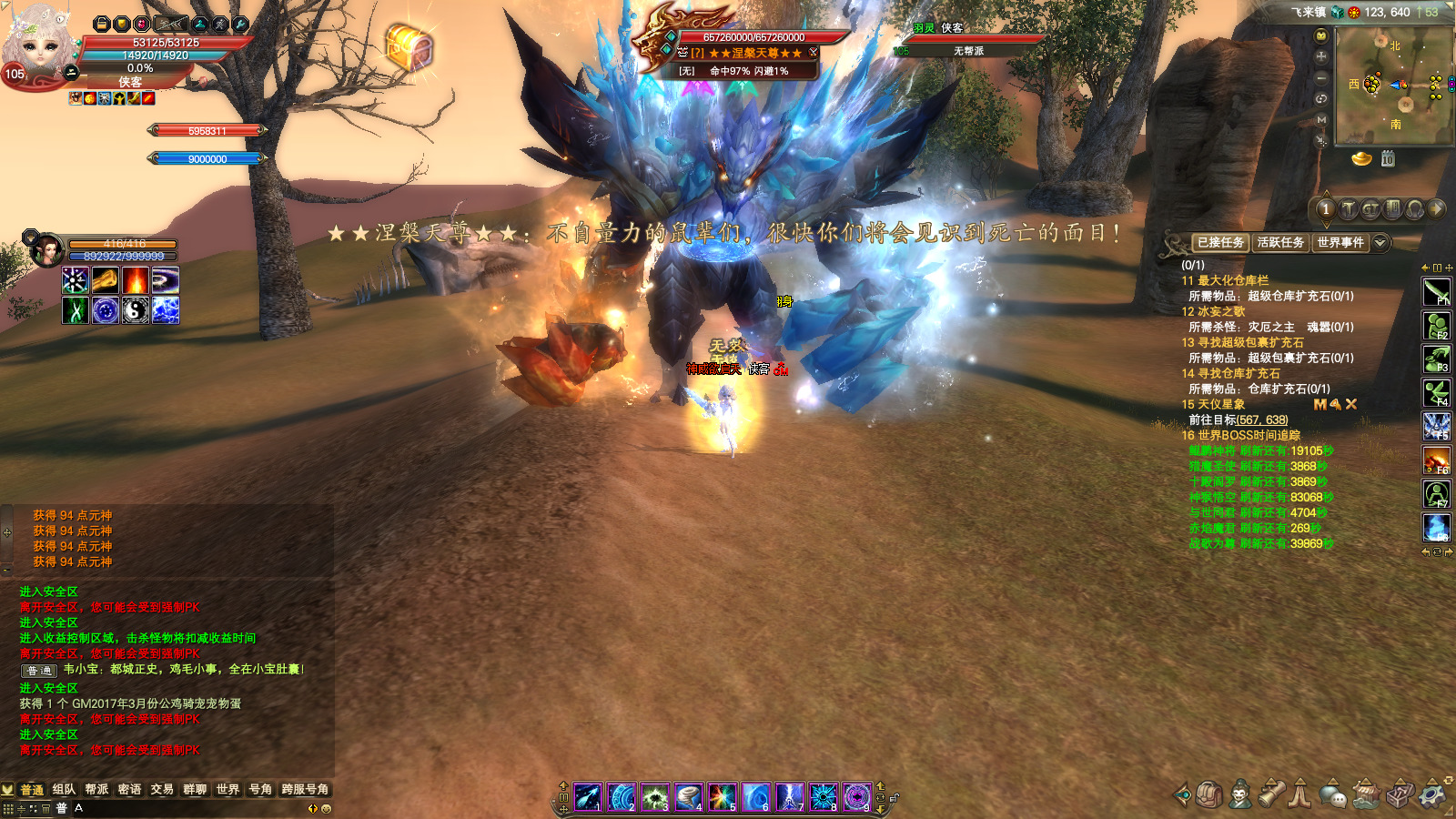
Task: Activate the tornado skill in hotbar slot 4
Action: (x=689, y=797)
